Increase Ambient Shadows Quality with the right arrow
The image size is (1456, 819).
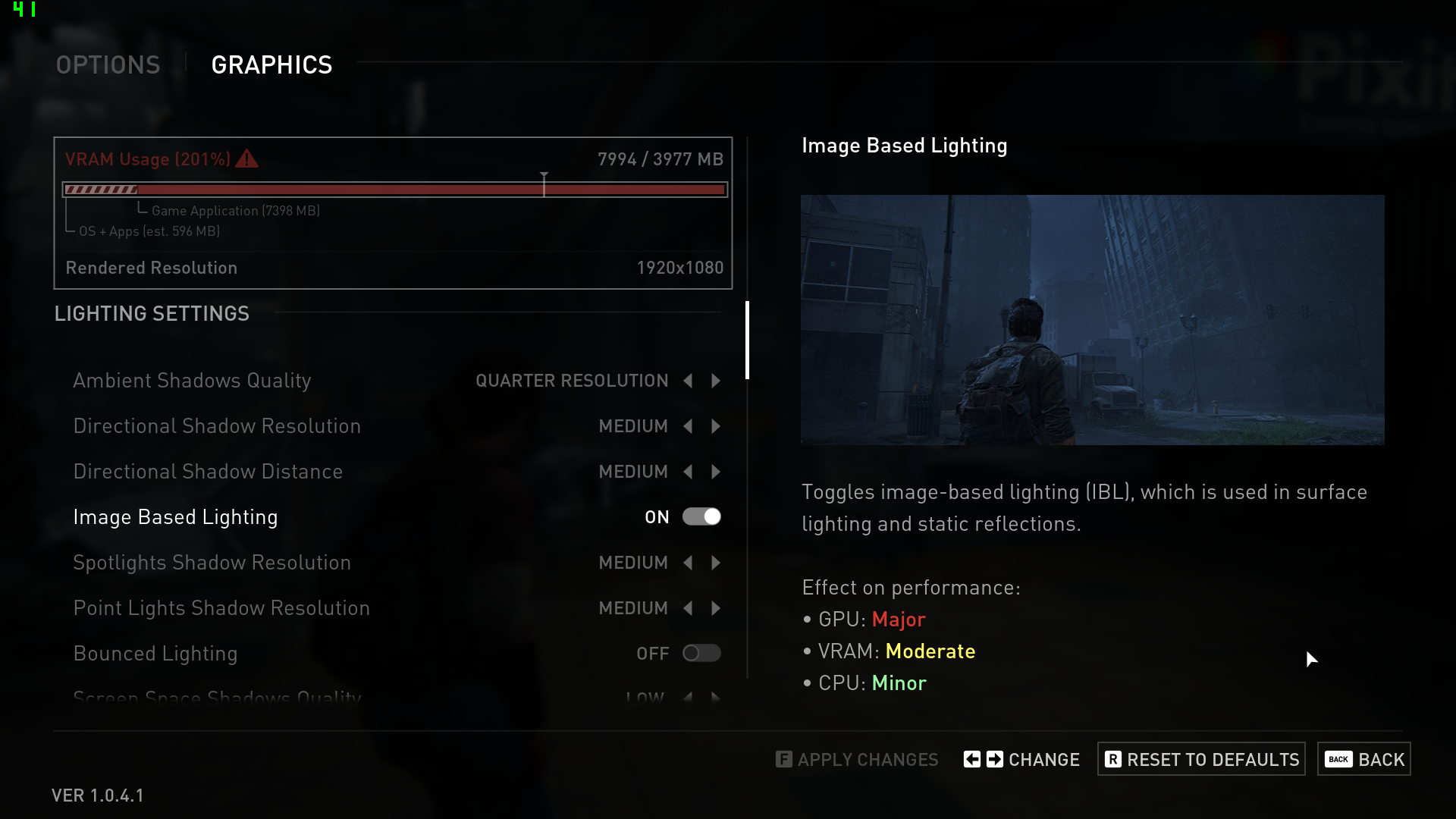tap(716, 381)
